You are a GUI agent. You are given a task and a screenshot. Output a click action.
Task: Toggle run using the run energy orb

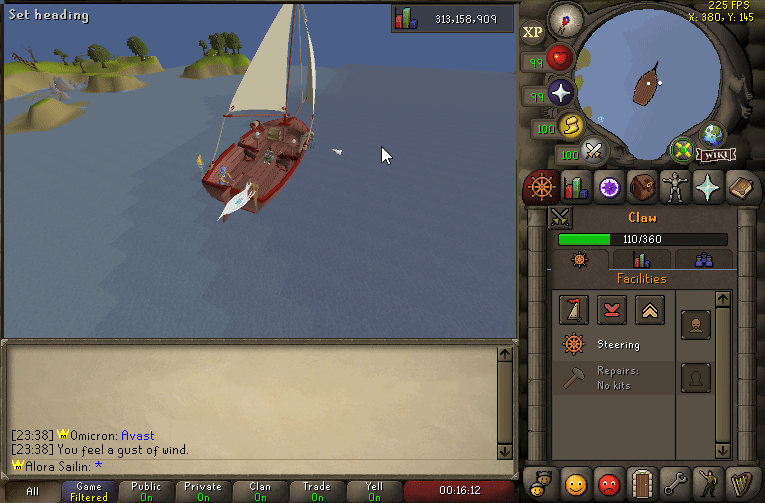pyautogui.click(x=572, y=126)
